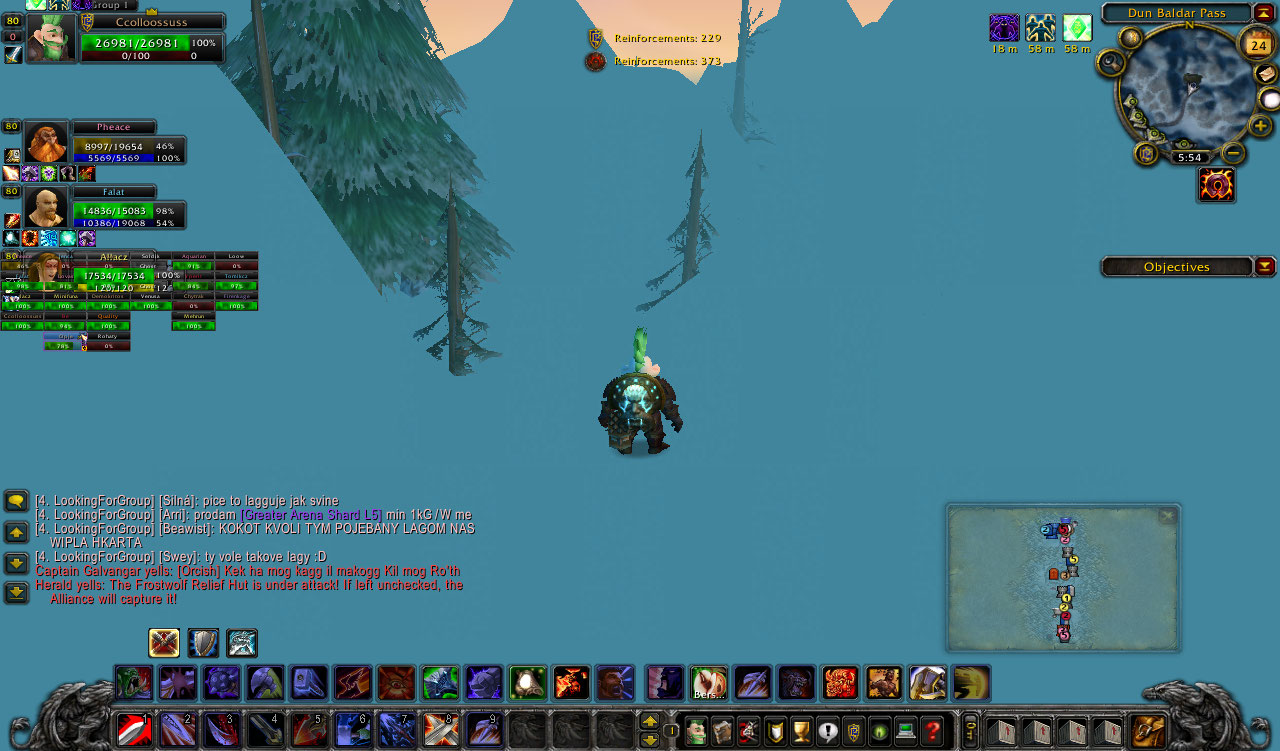Click the minimap's zoom-out minus button
The height and width of the screenshot is (751, 1280).
point(1234,153)
